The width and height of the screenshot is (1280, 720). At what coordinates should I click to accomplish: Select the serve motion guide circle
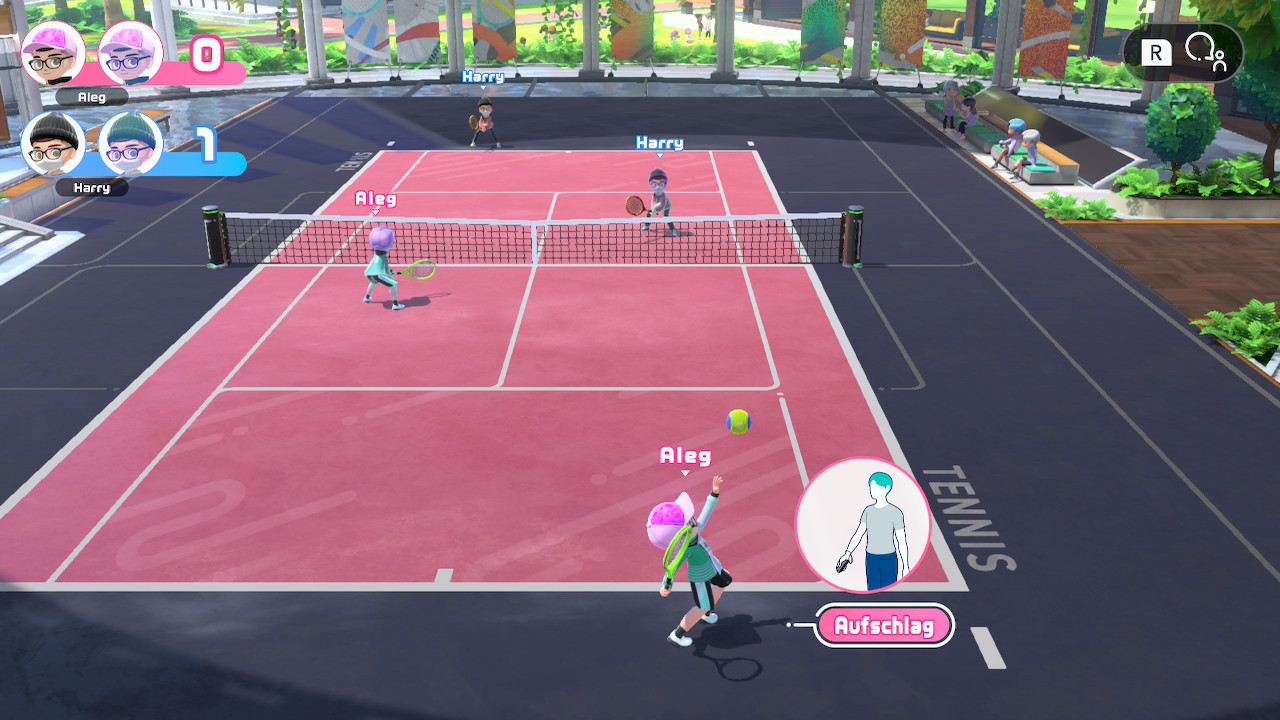[x=863, y=525]
